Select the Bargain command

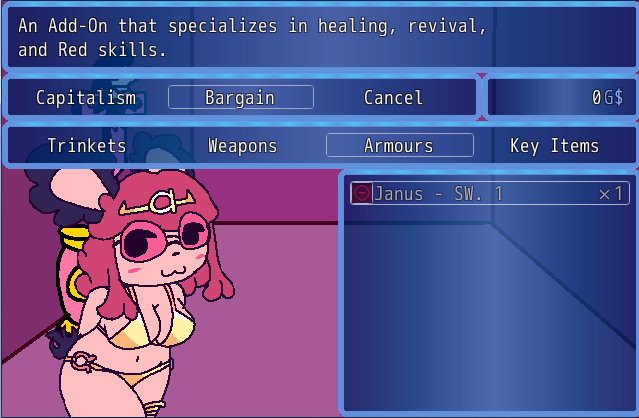pyautogui.click(x=240, y=97)
